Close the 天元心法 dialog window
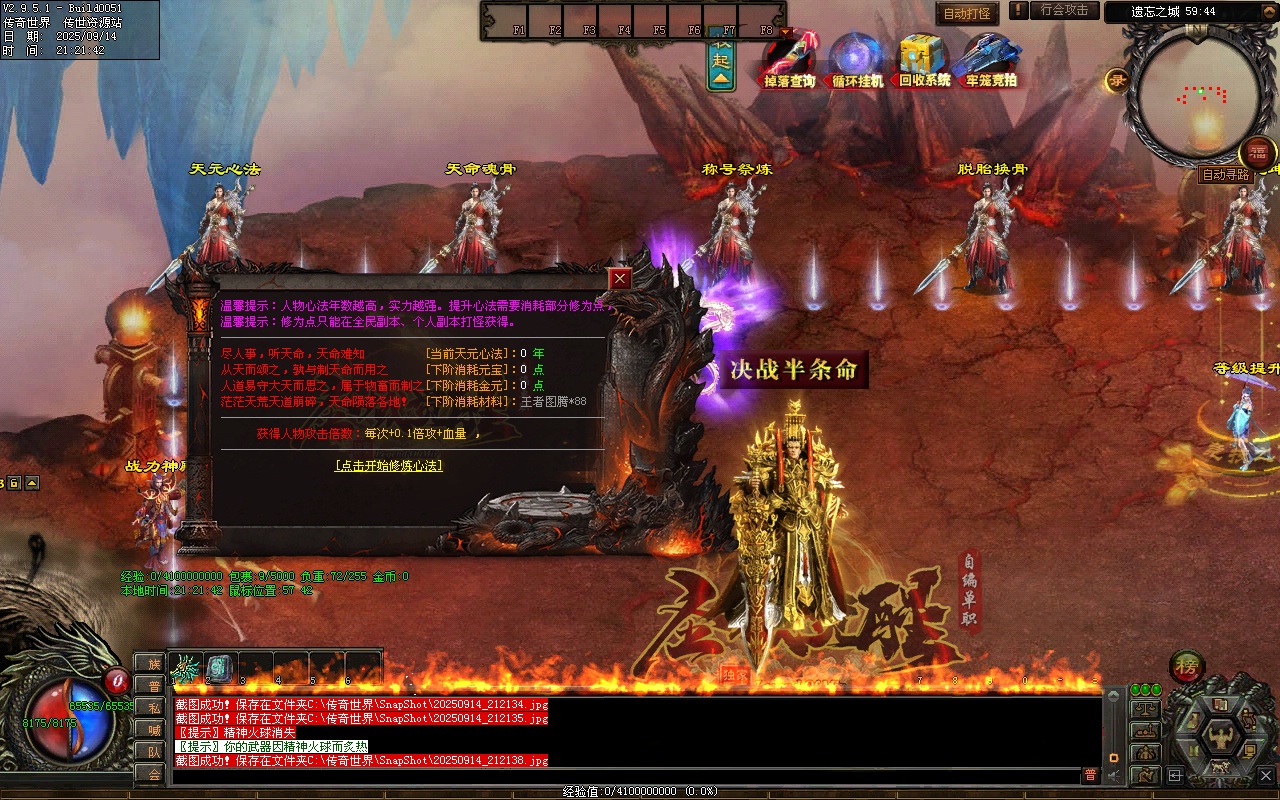The height and width of the screenshot is (800, 1280). (x=621, y=279)
